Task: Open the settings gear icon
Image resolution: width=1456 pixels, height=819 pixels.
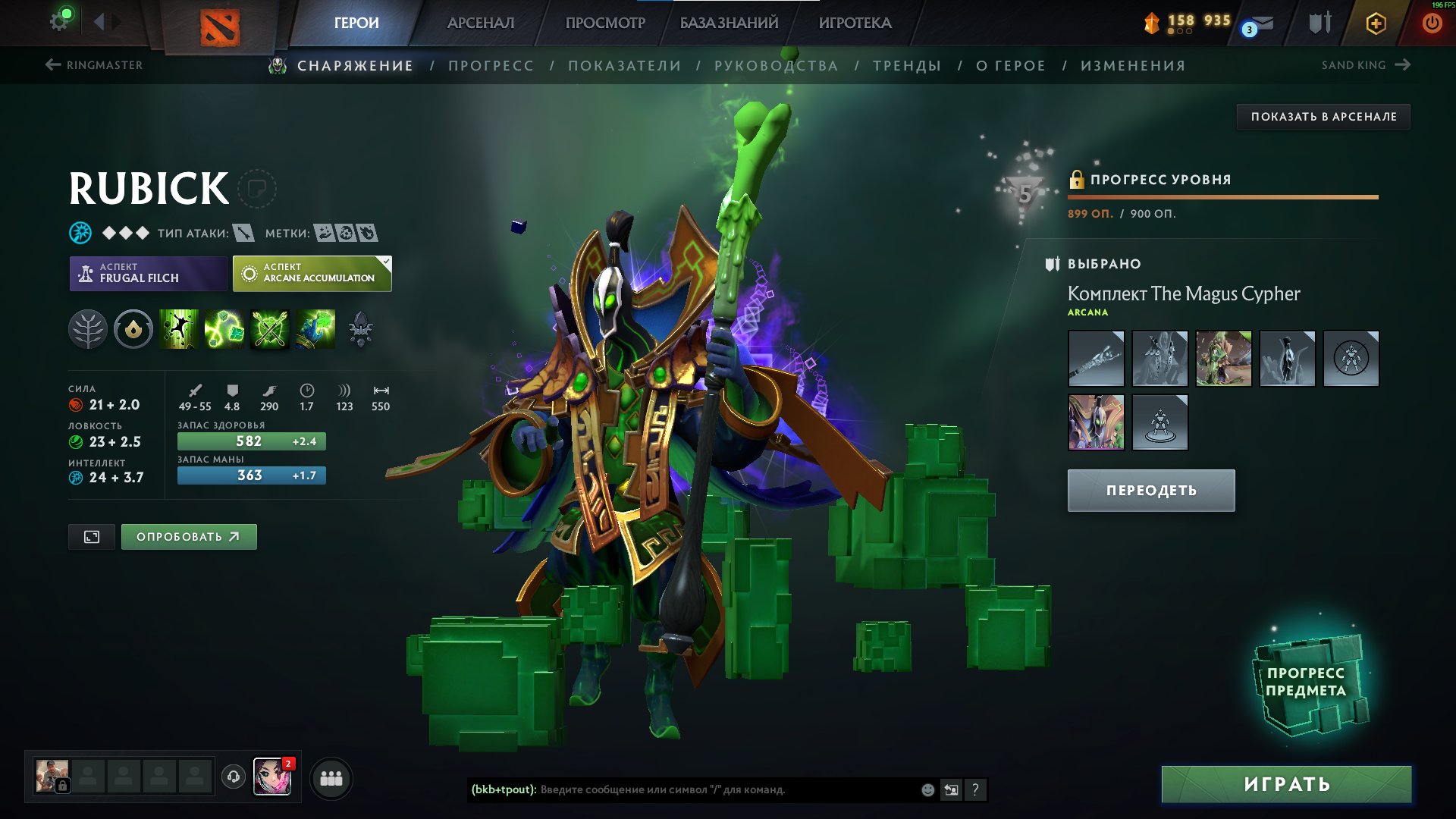Action: [59, 21]
